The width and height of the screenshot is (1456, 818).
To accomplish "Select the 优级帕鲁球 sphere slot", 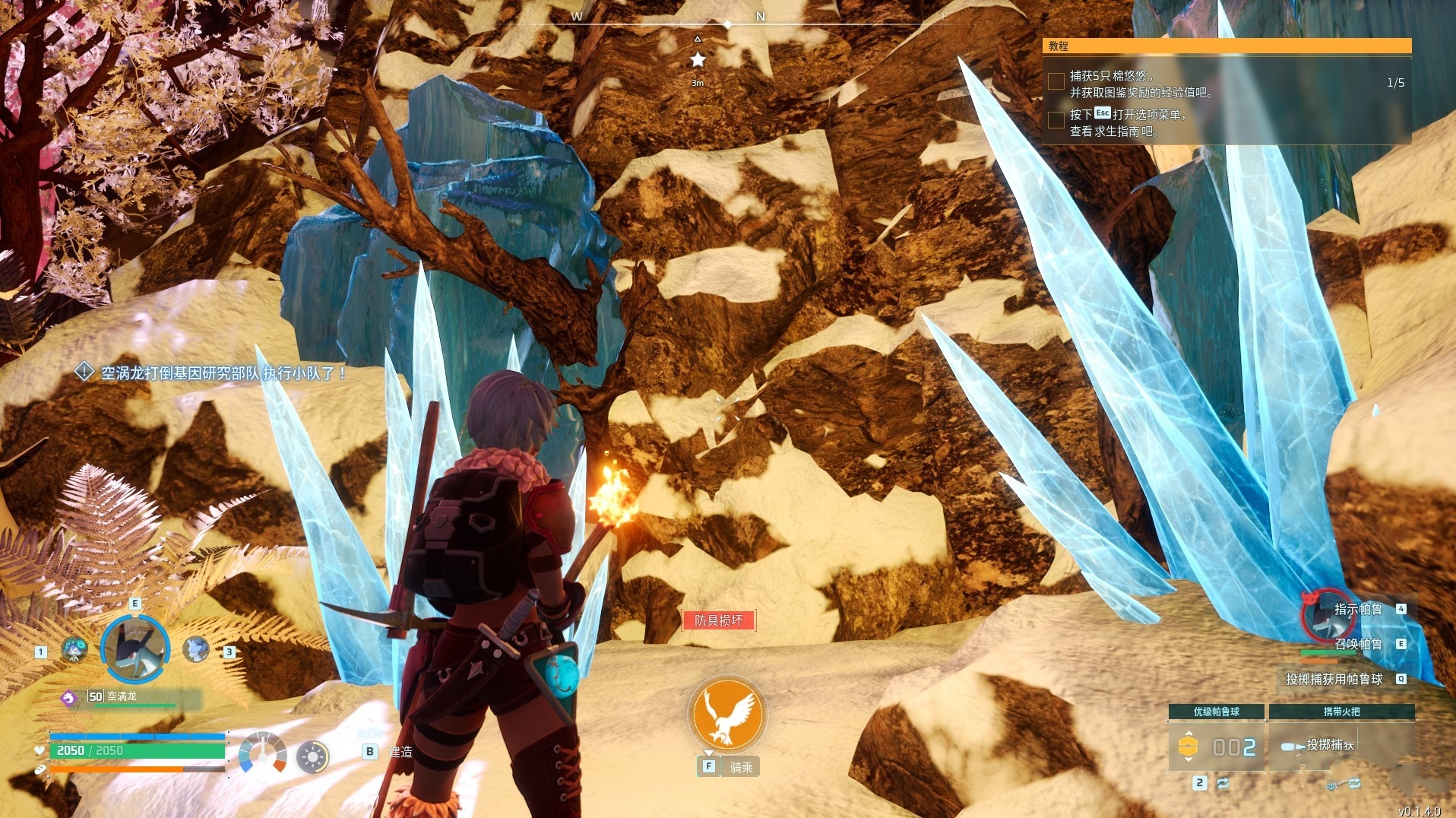I will (x=1216, y=747).
